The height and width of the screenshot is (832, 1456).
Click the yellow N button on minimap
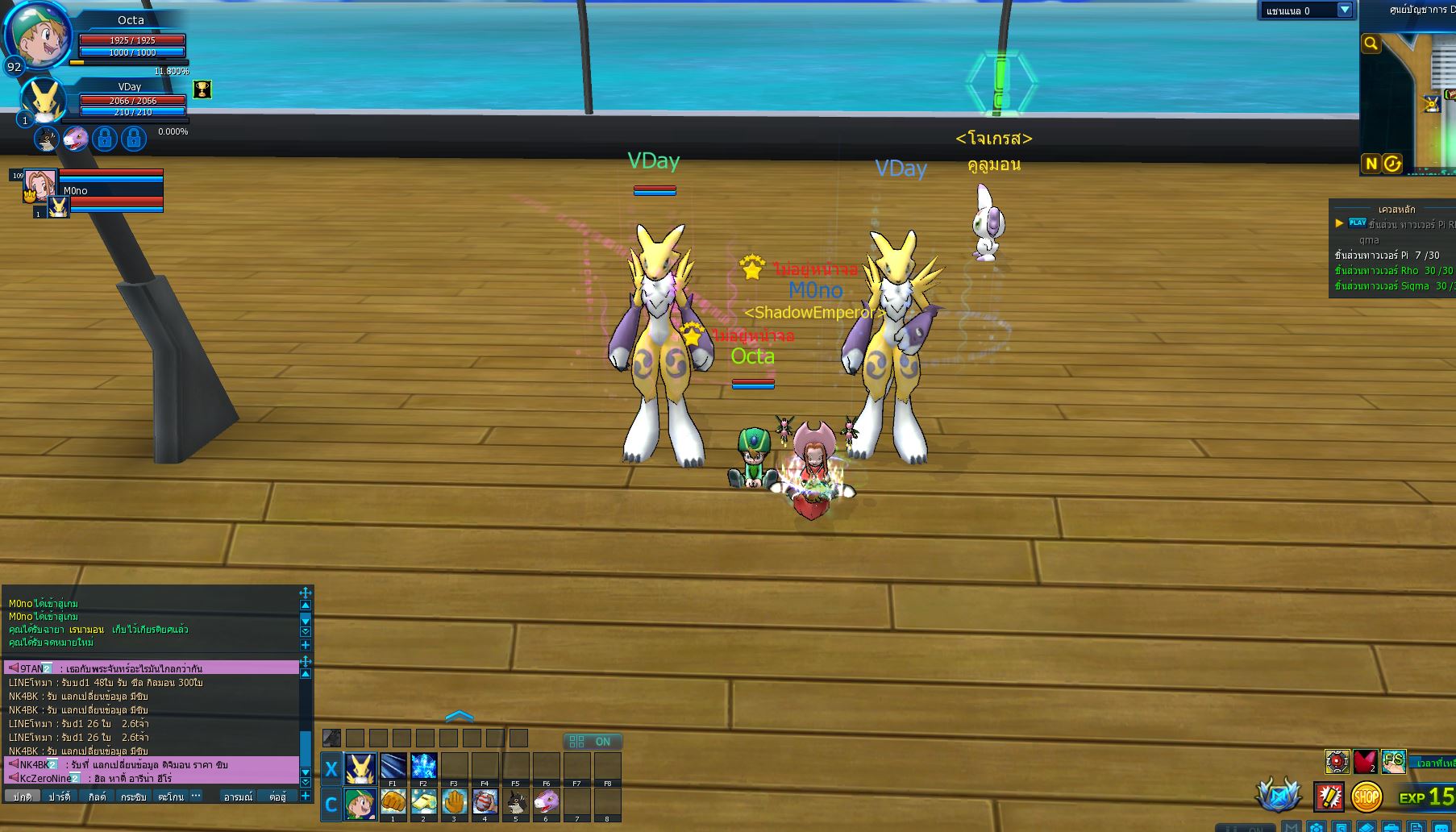click(1371, 164)
